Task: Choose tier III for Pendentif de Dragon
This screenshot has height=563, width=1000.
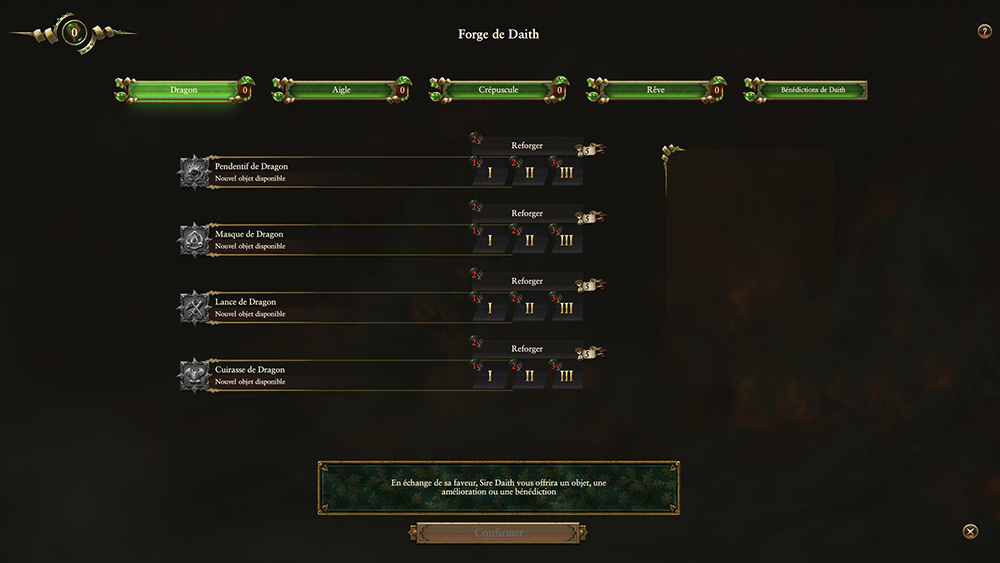Action: click(567, 172)
